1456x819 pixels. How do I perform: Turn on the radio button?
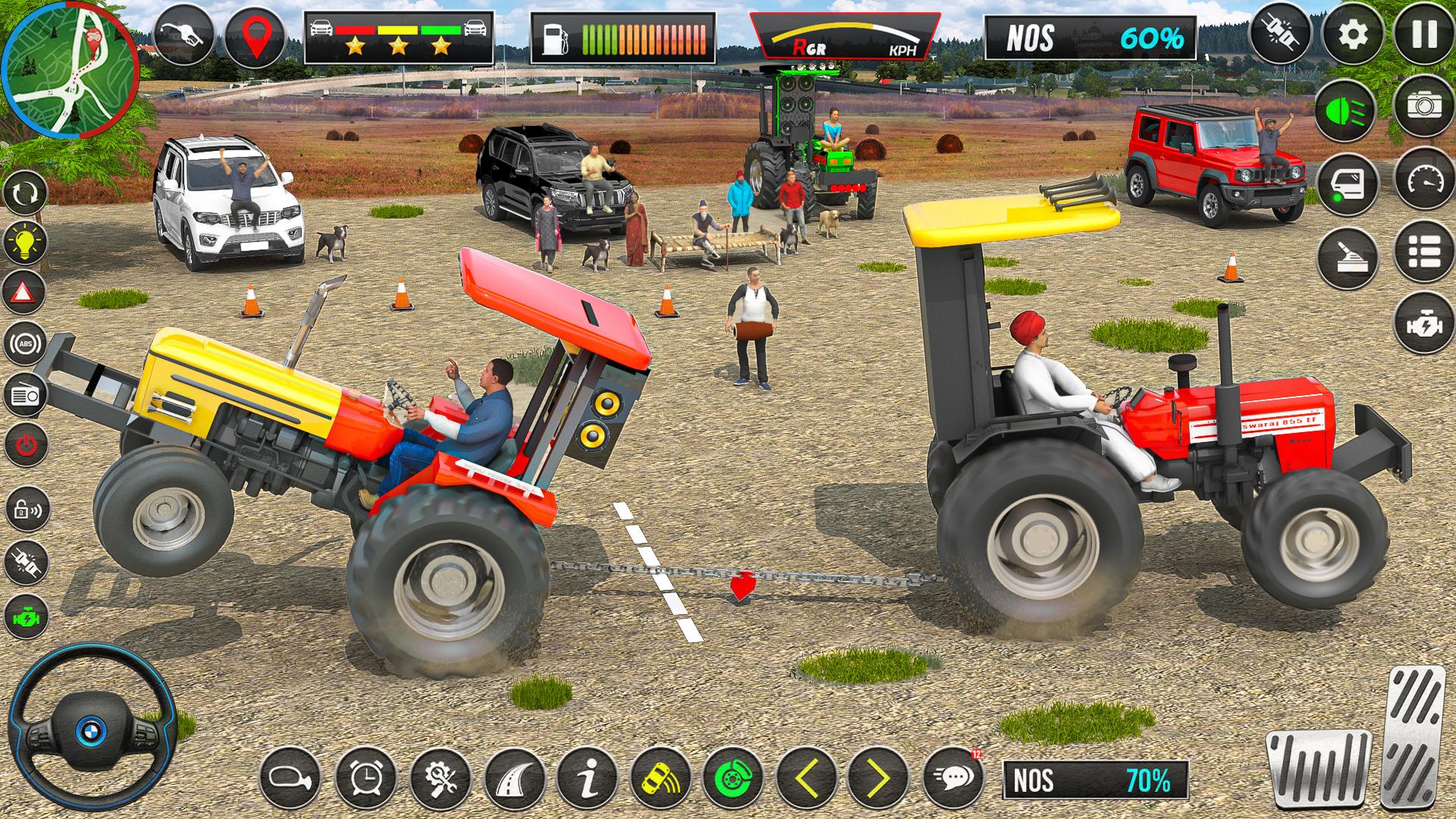click(x=26, y=394)
